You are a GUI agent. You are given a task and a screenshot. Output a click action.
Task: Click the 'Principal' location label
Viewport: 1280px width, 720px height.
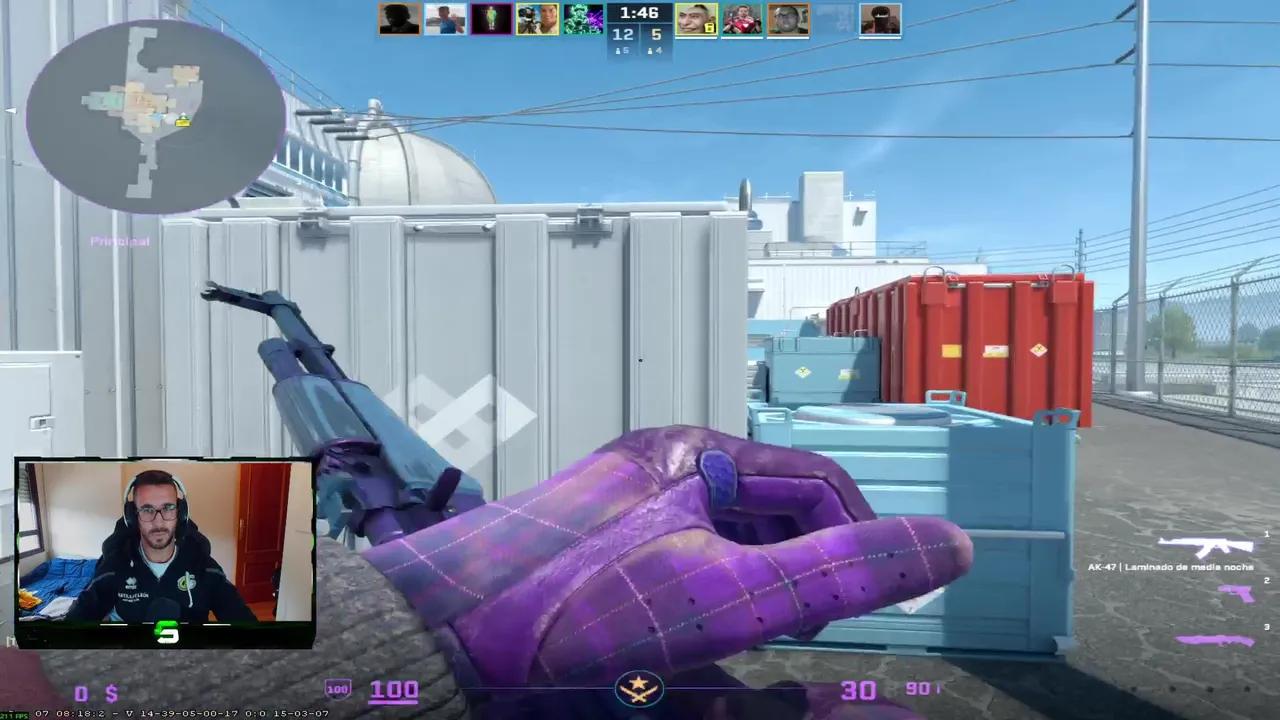pyautogui.click(x=119, y=241)
